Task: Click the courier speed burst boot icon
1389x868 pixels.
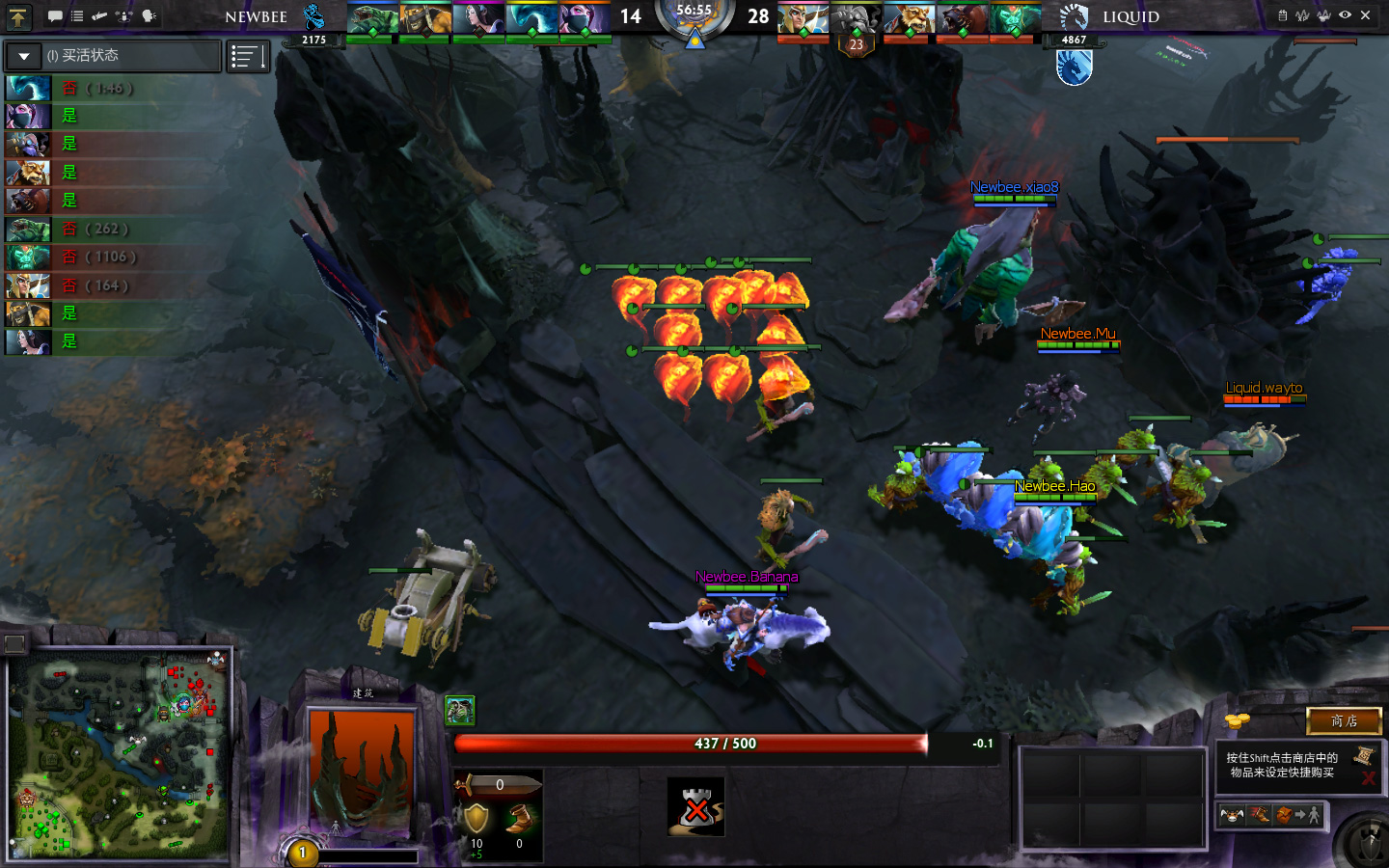Action: (x=1259, y=816)
